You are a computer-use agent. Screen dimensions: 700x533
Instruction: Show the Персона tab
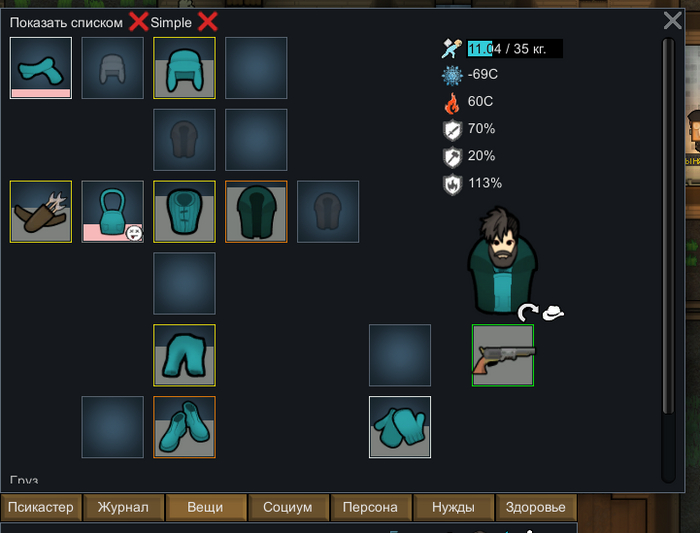(x=371, y=507)
